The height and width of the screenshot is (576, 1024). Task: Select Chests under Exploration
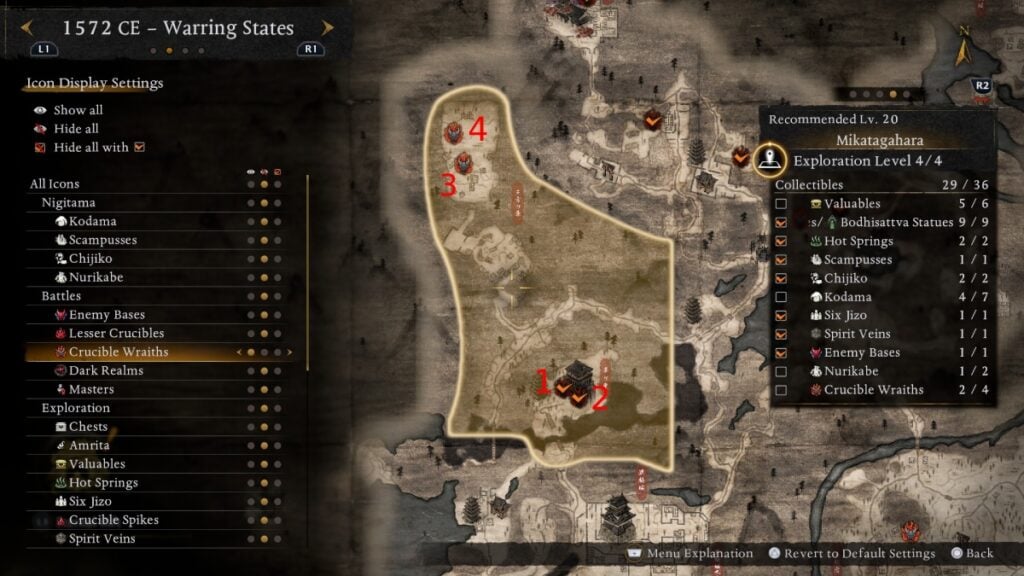pos(88,427)
